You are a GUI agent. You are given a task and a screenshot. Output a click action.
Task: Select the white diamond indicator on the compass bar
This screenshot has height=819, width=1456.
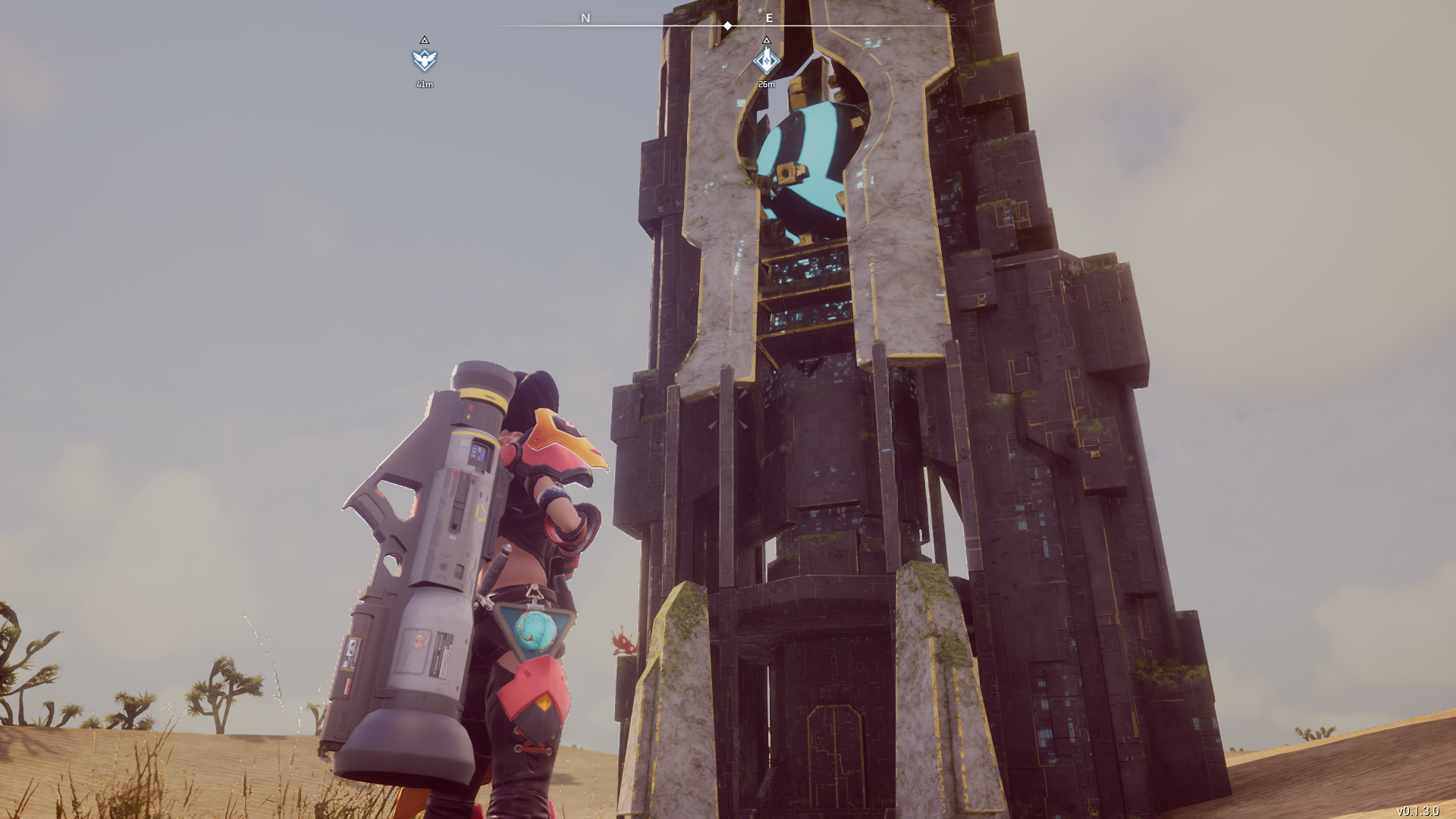click(x=727, y=25)
